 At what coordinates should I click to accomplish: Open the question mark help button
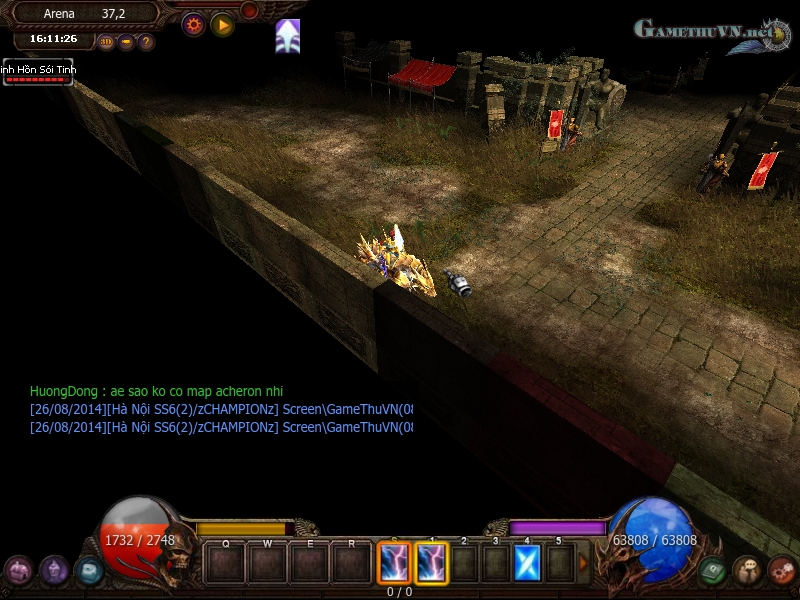146,42
